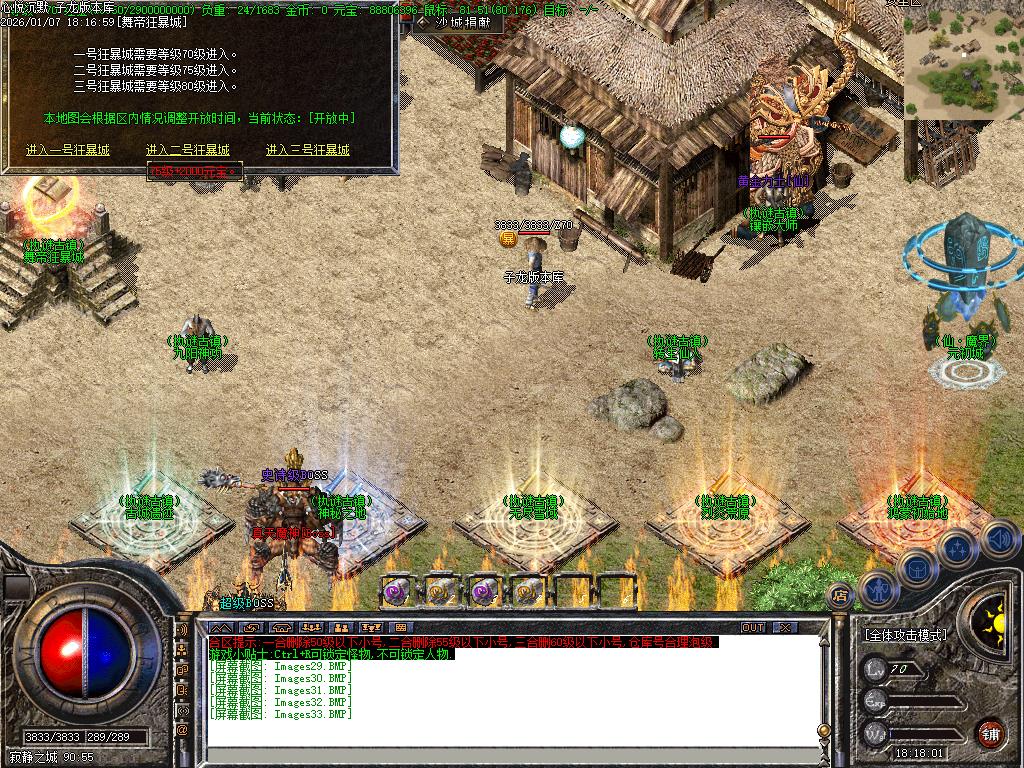Image resolution: width=1024 pixels, height=768 pixels.
Task: Toggle the sound speaker round button
Action: tap(1000, 539)
